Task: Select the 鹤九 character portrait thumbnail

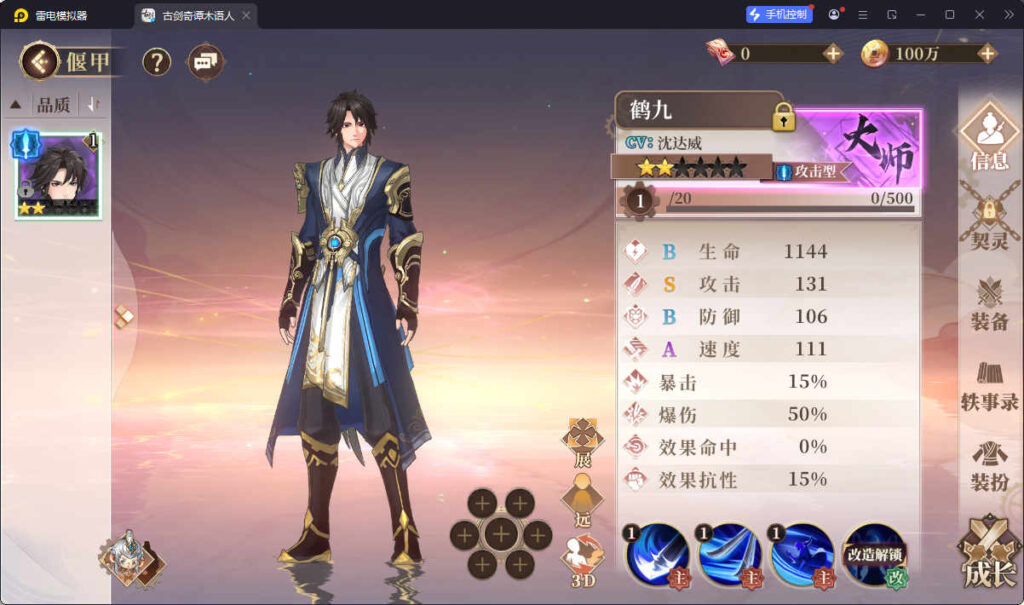Action: click(58, 175)
